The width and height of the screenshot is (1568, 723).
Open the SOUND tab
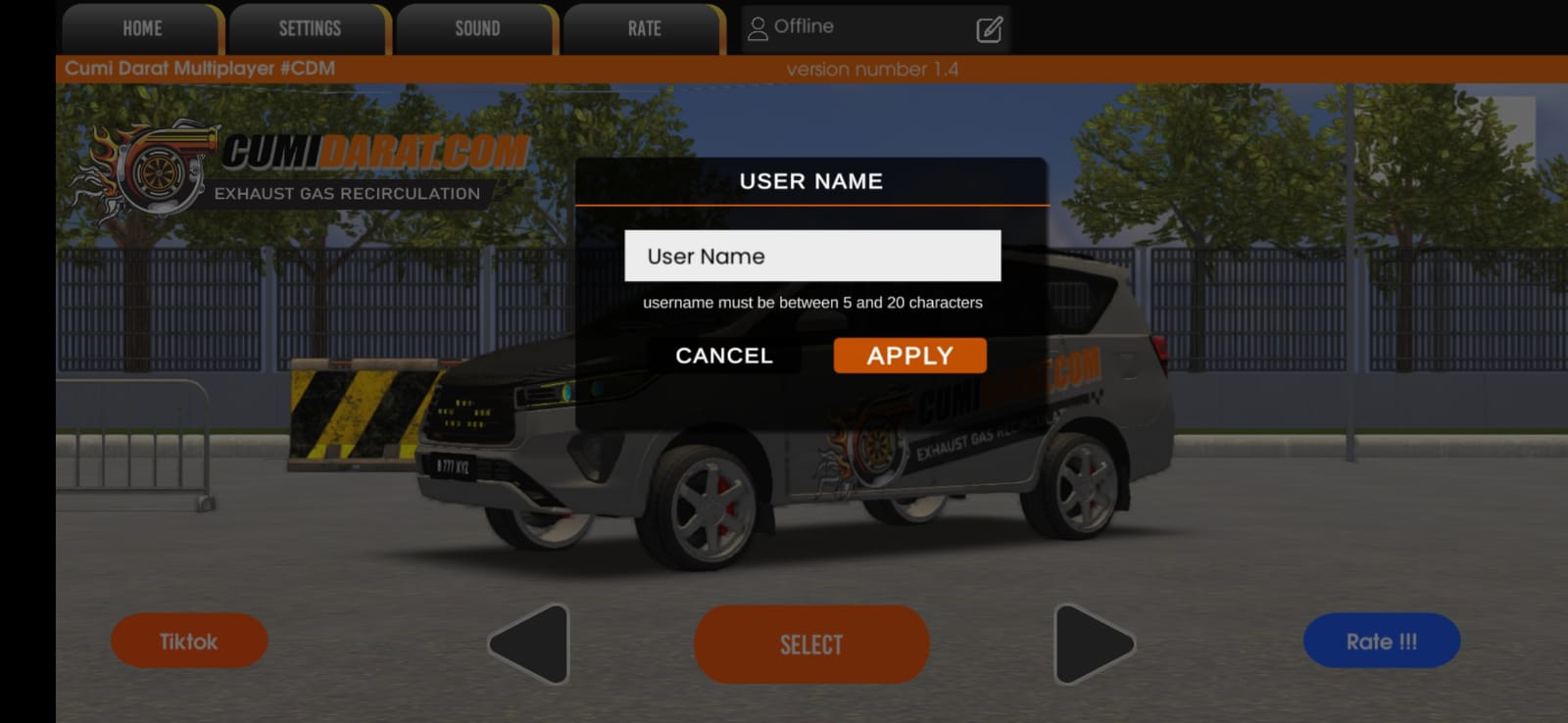475,27
